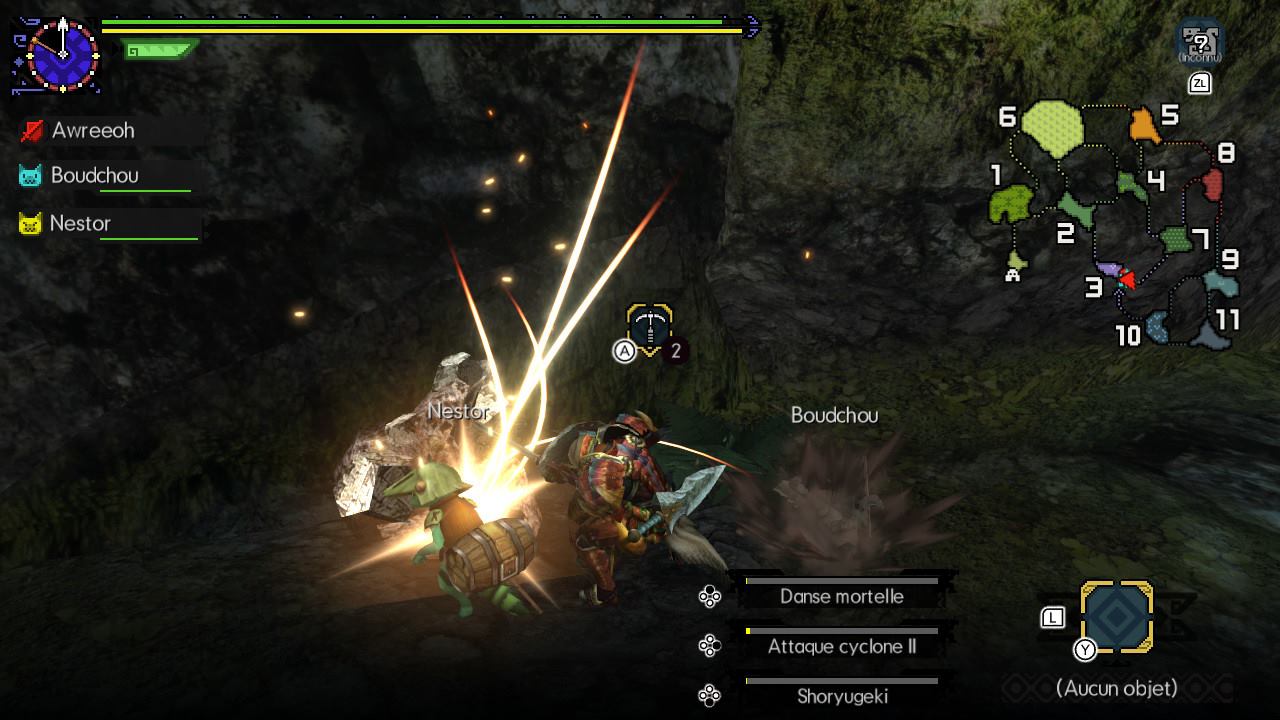Select player Awreeoh in party list
The width and height of the screenshot is (1280, 720).
coord(92,131)
